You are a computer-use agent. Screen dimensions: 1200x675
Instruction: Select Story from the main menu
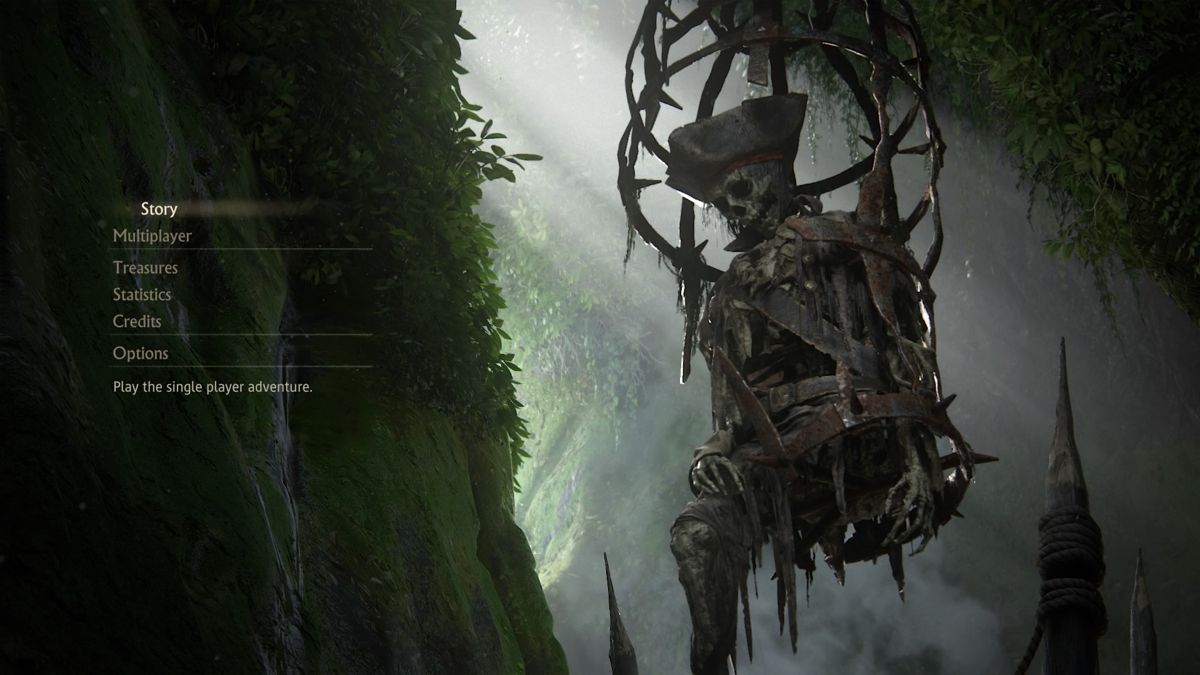click(159, 209)
